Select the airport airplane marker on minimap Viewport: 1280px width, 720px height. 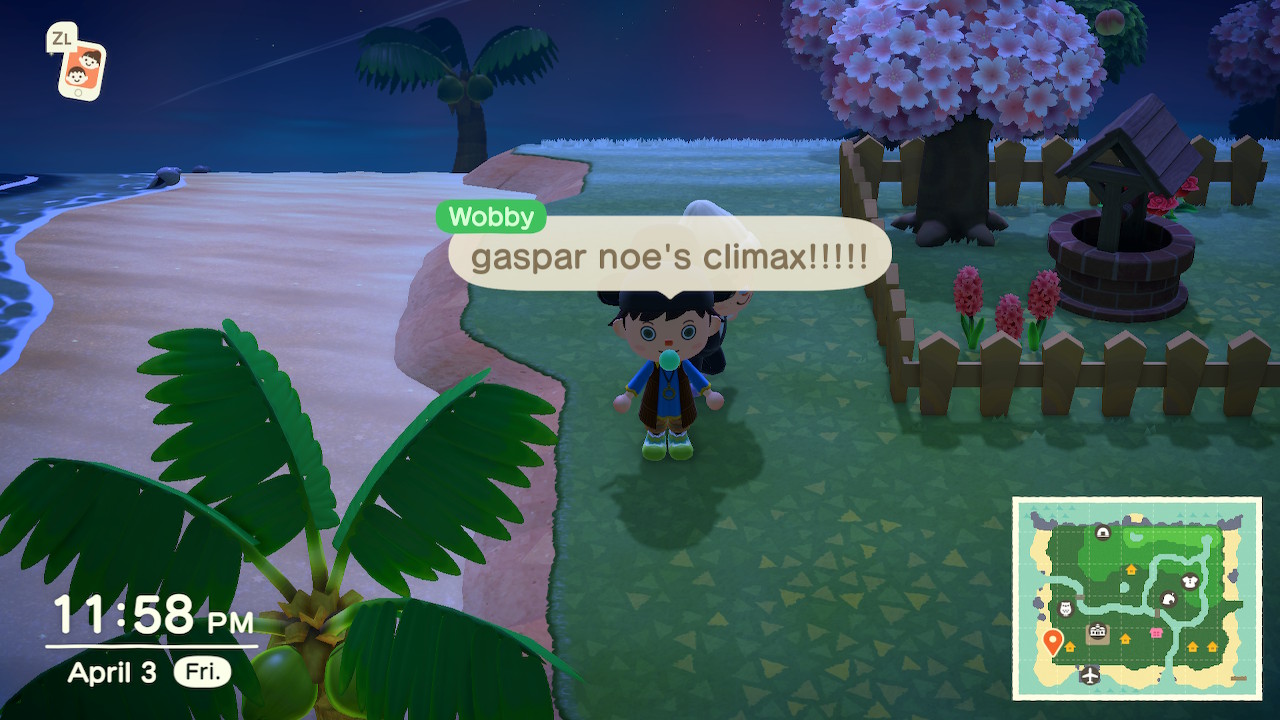[1089, 675]
